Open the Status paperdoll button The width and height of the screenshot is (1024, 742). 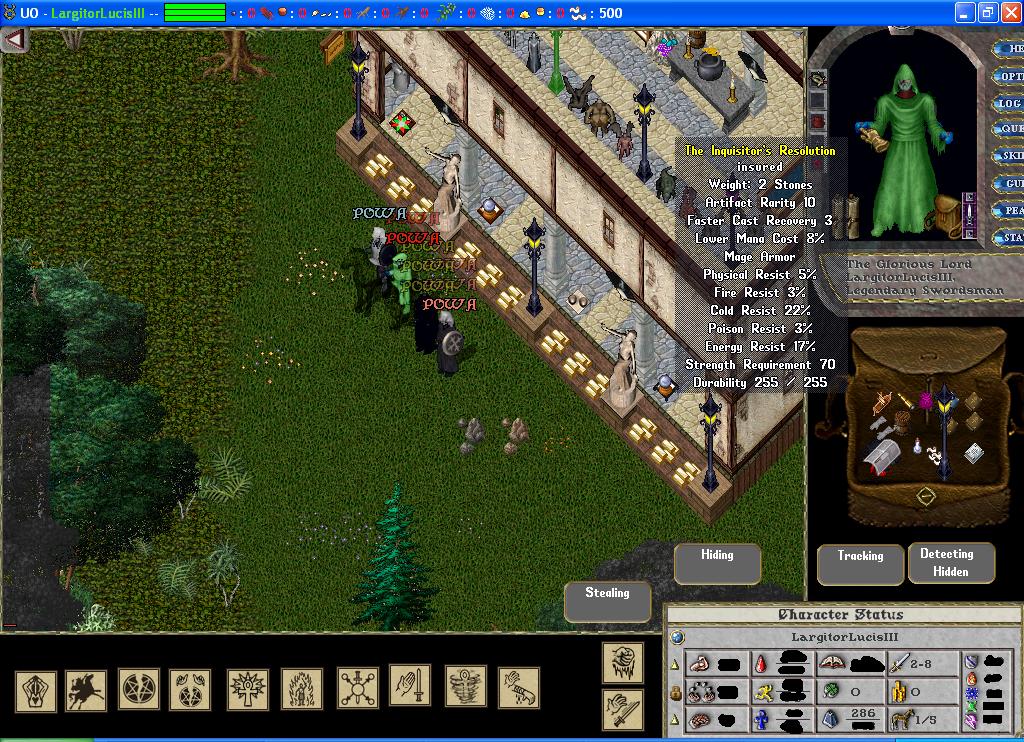tap(1009, 238)
